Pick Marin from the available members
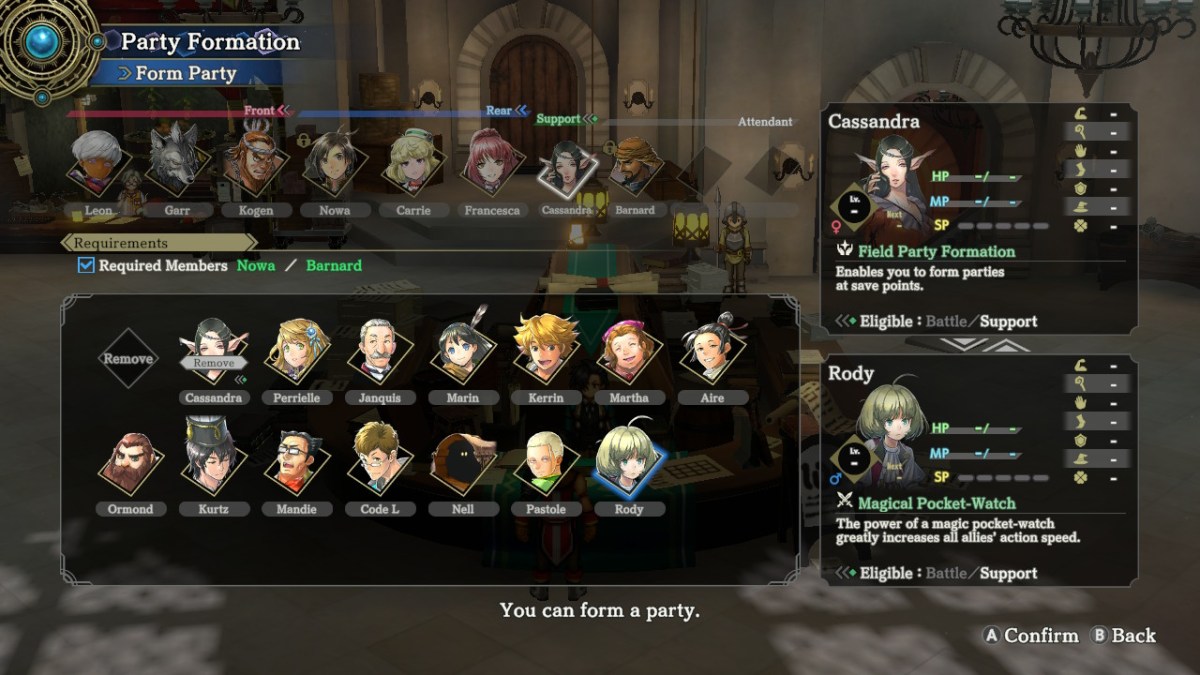Screen dimensions: 1200x675 [463, 352]
